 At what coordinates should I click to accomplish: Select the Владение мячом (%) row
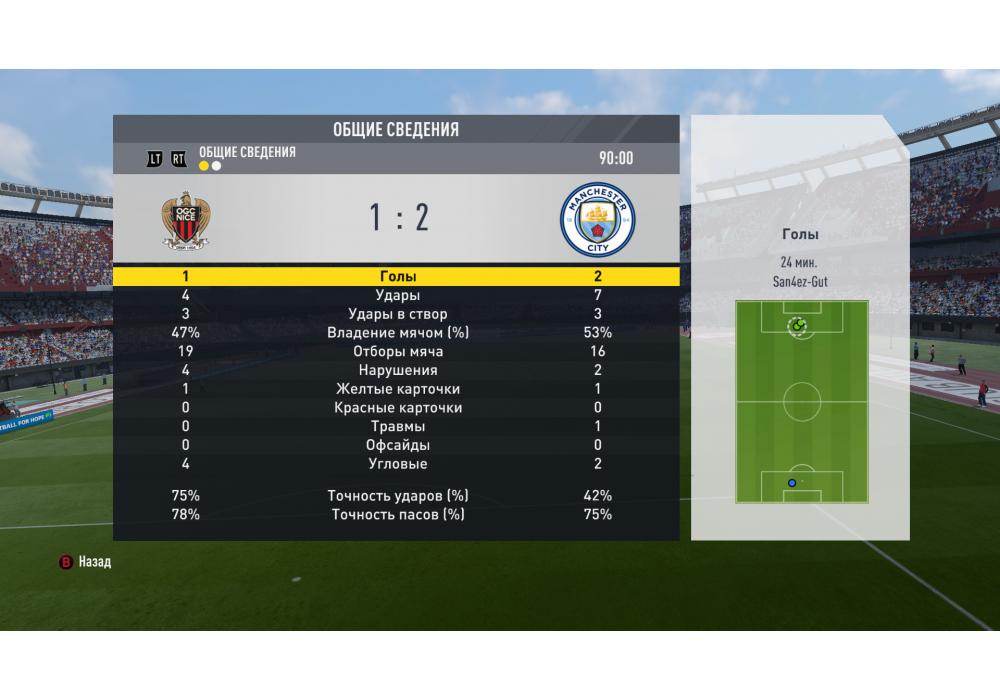(397, 333)
